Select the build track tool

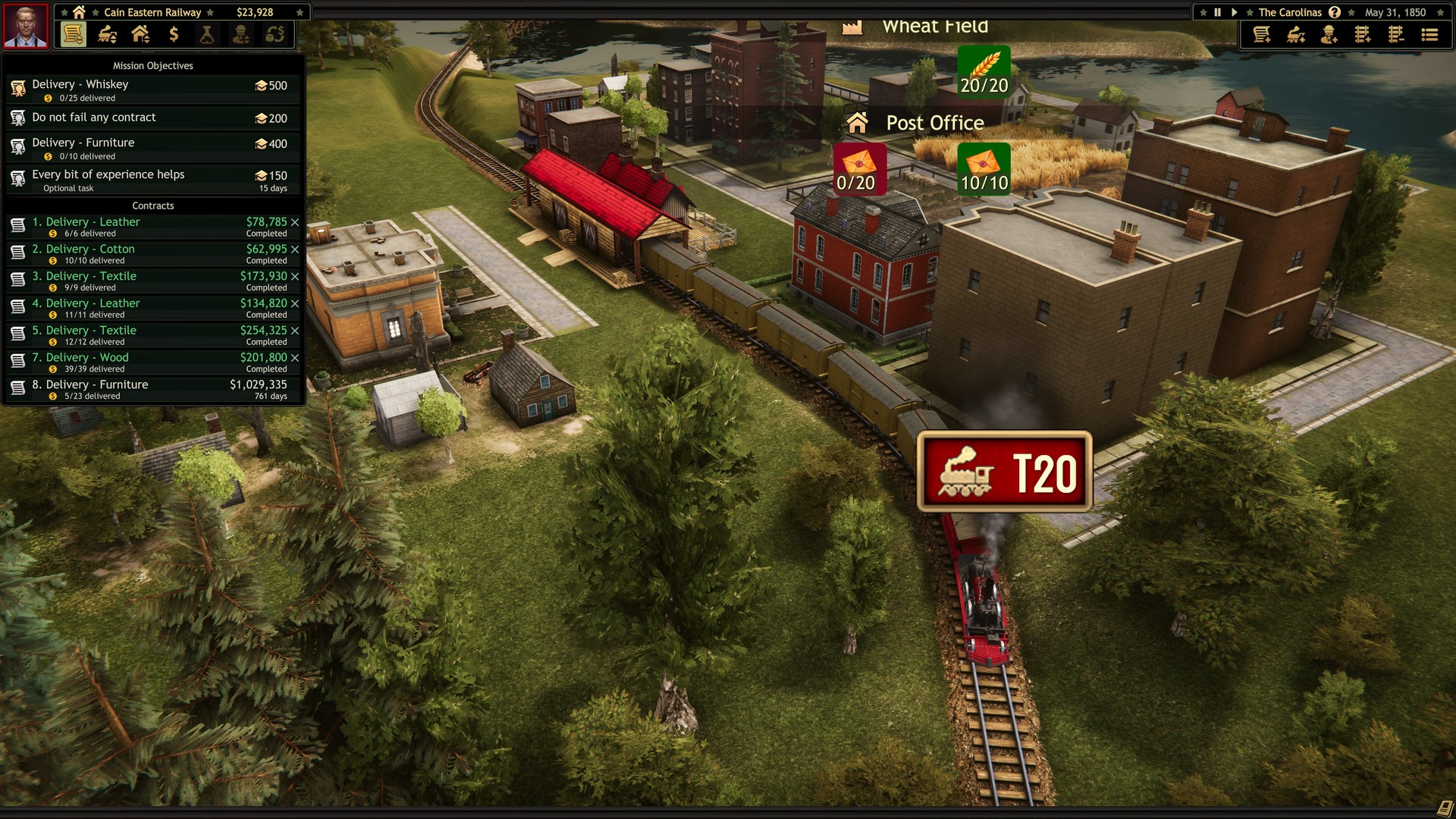1363,35
